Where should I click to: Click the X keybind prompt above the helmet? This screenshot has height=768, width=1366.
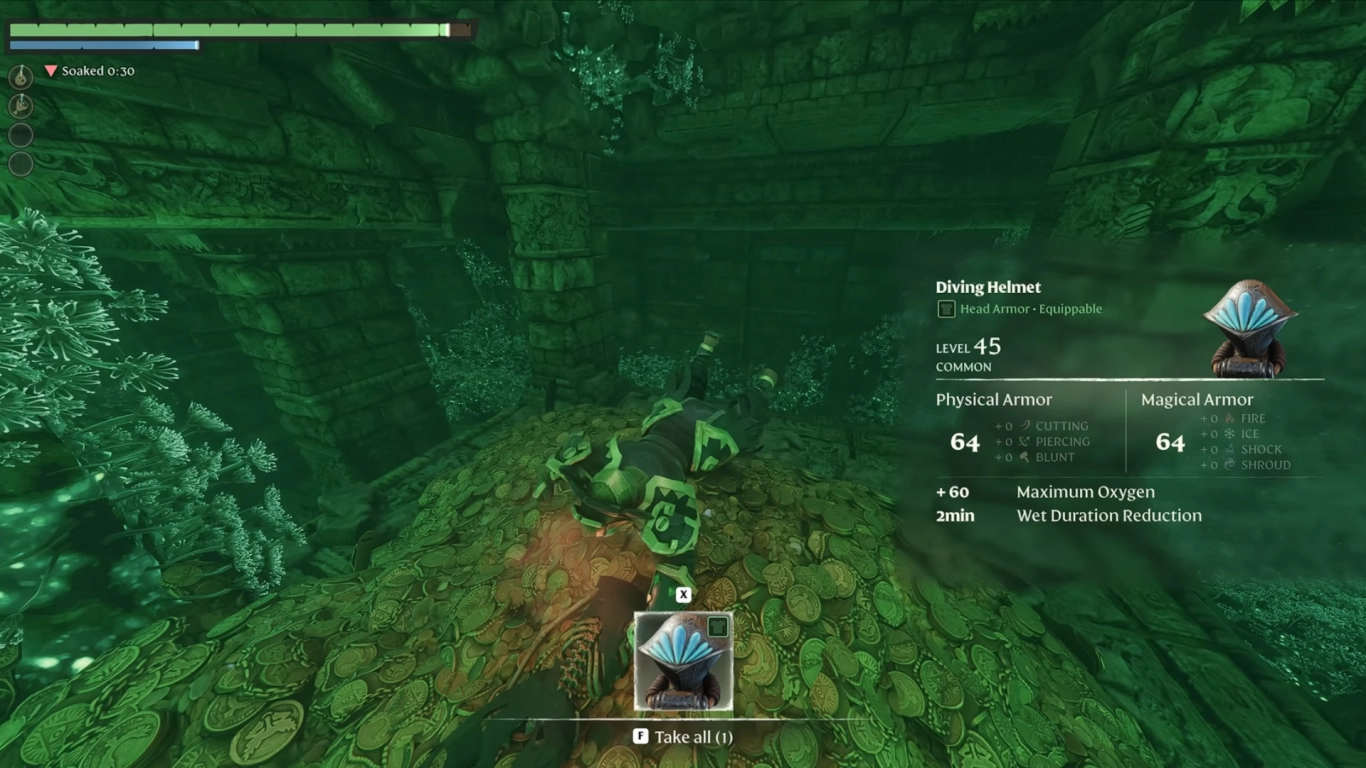click(x=683, y=594)
